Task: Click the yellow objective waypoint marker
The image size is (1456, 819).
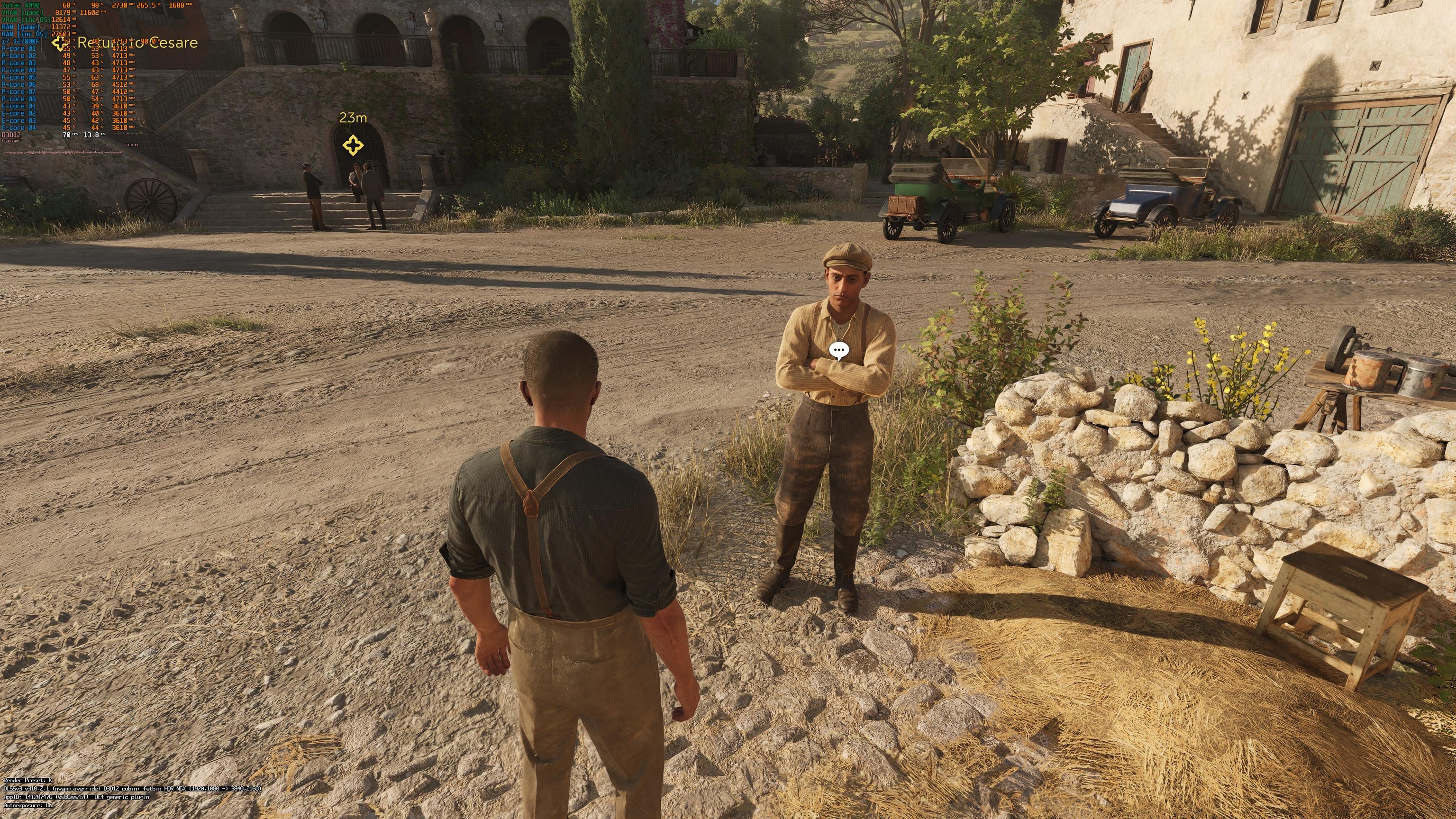Action: tap(353, 146)
